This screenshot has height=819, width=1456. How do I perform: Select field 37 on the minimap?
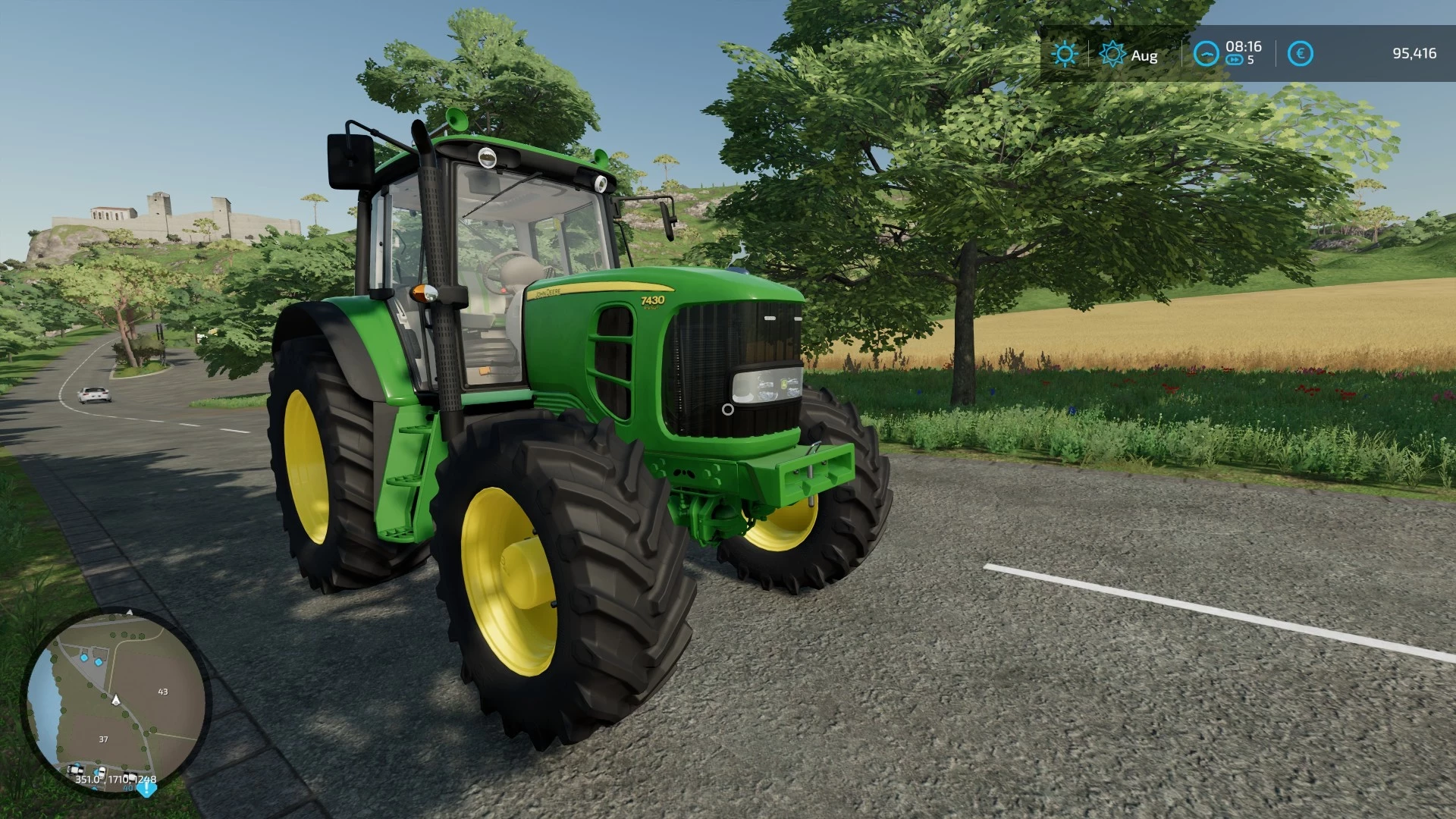104,739
